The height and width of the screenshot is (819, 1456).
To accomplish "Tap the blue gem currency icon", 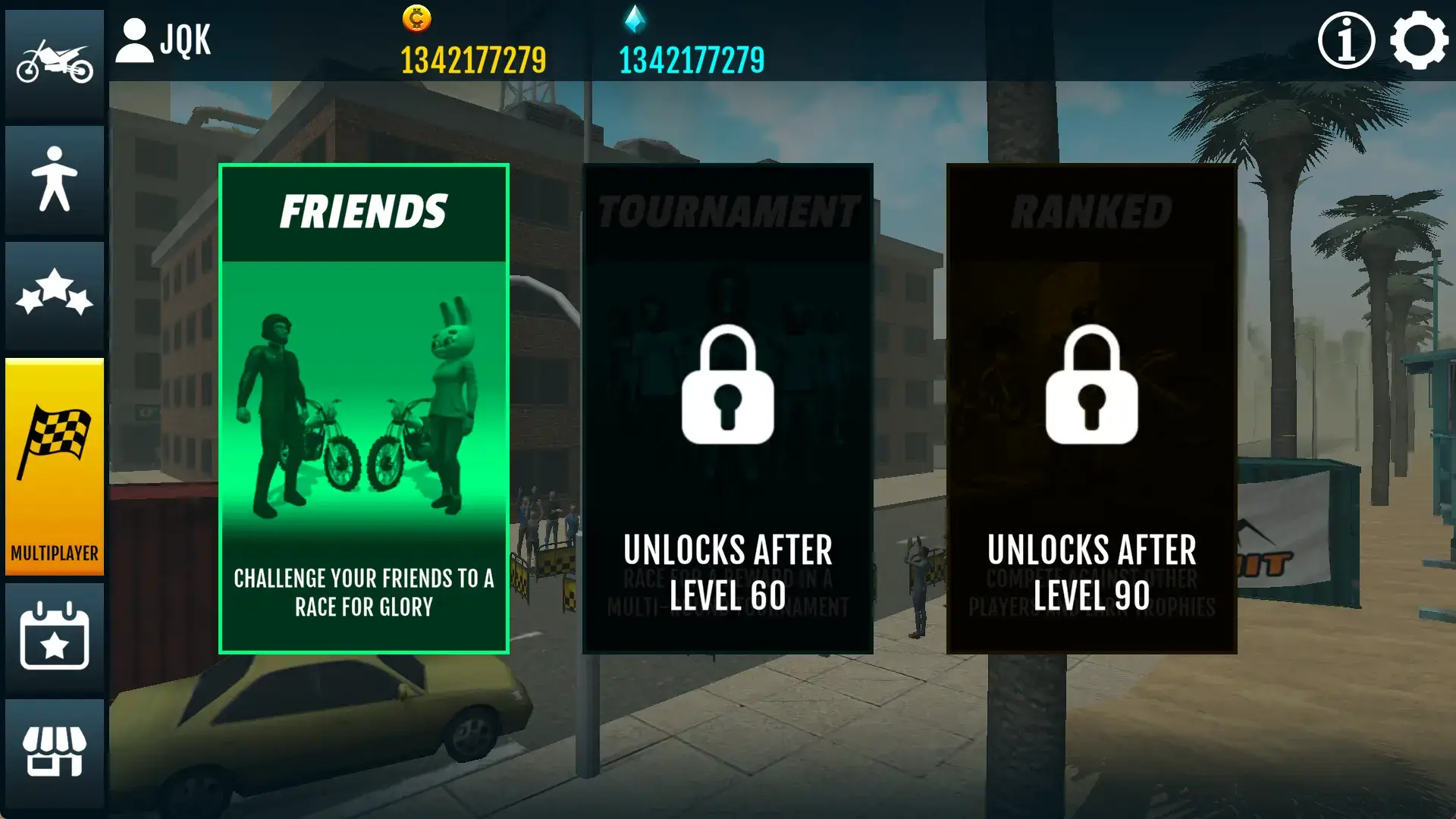I will (x=635, y=18).
